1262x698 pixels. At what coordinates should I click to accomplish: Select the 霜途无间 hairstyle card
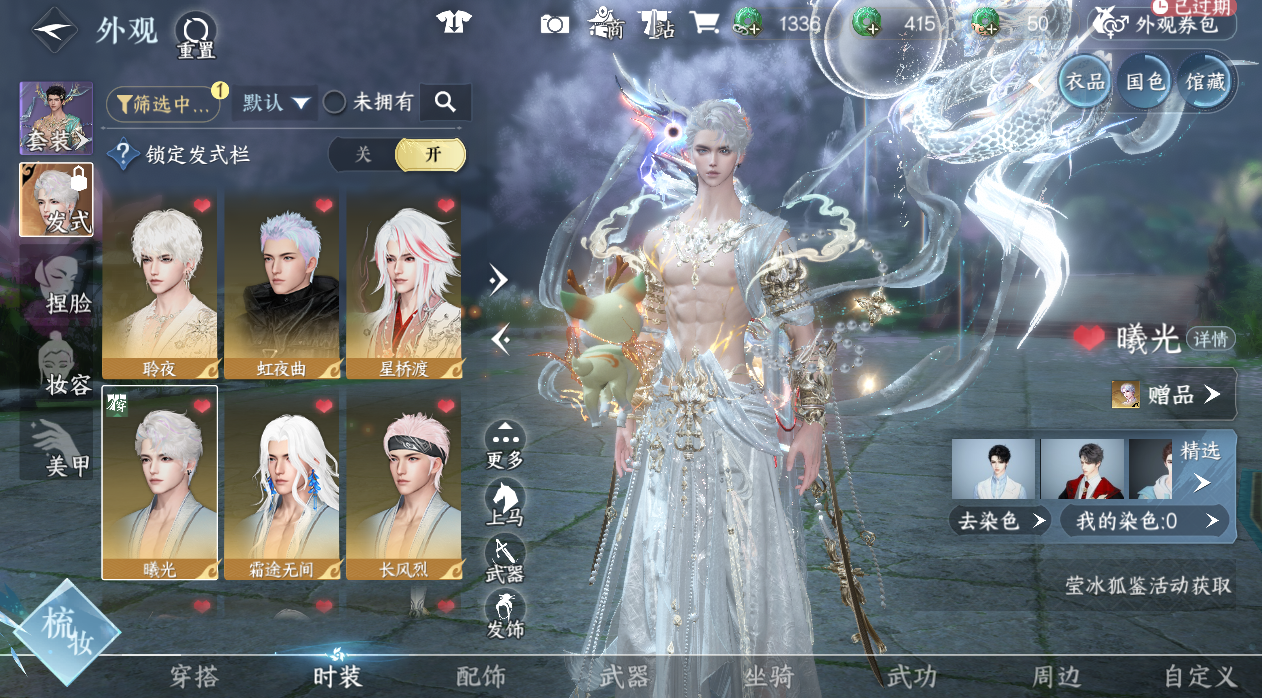point(282,482)
